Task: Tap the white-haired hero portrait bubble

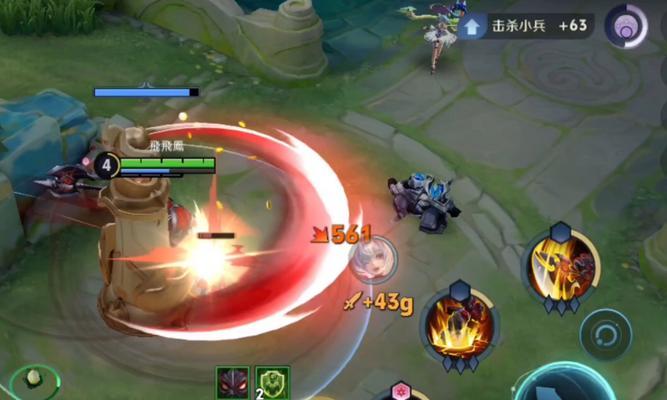Action: click(372, 258)
